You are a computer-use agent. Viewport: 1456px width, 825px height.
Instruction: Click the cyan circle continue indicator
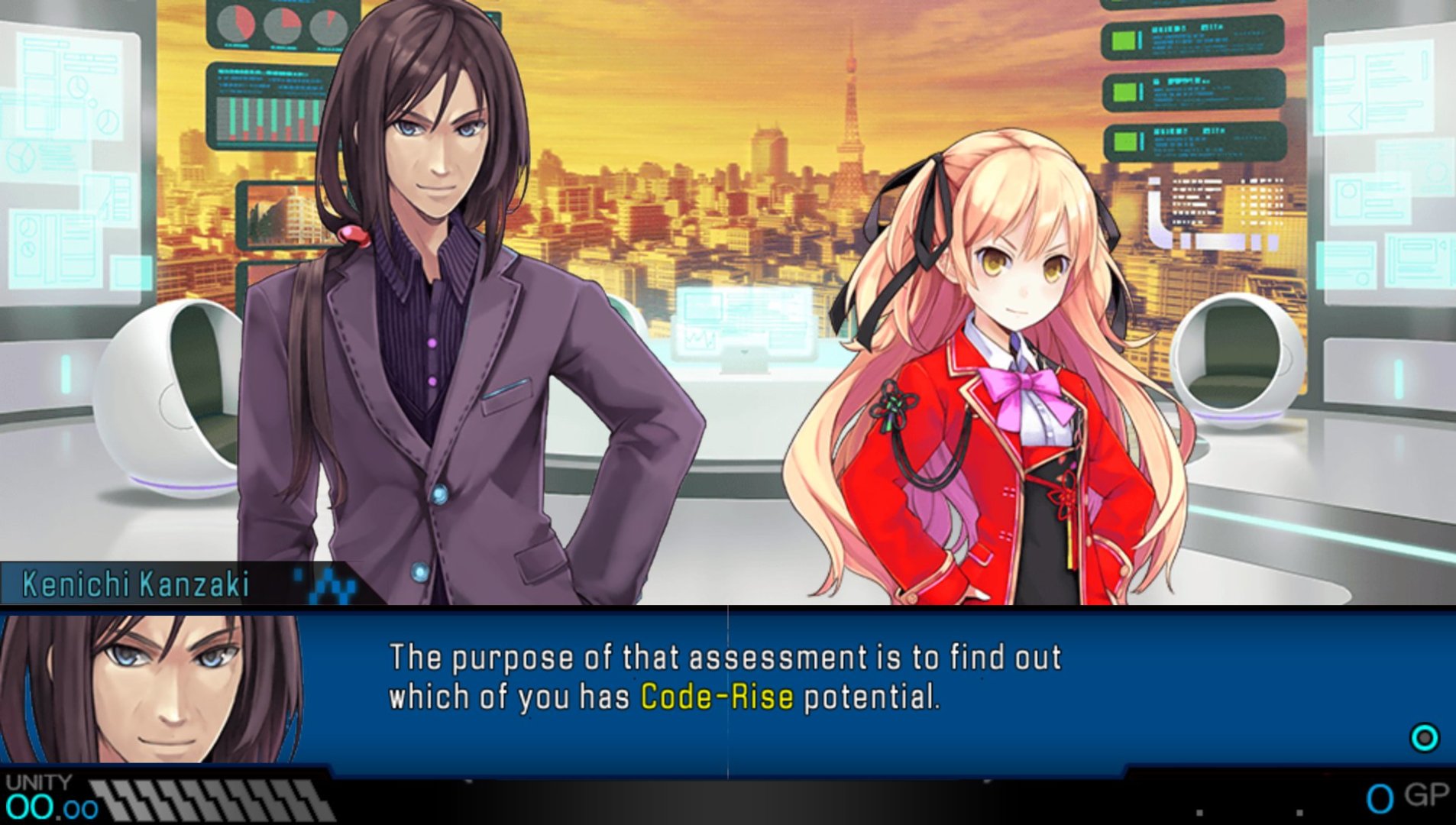(1424, 738)
